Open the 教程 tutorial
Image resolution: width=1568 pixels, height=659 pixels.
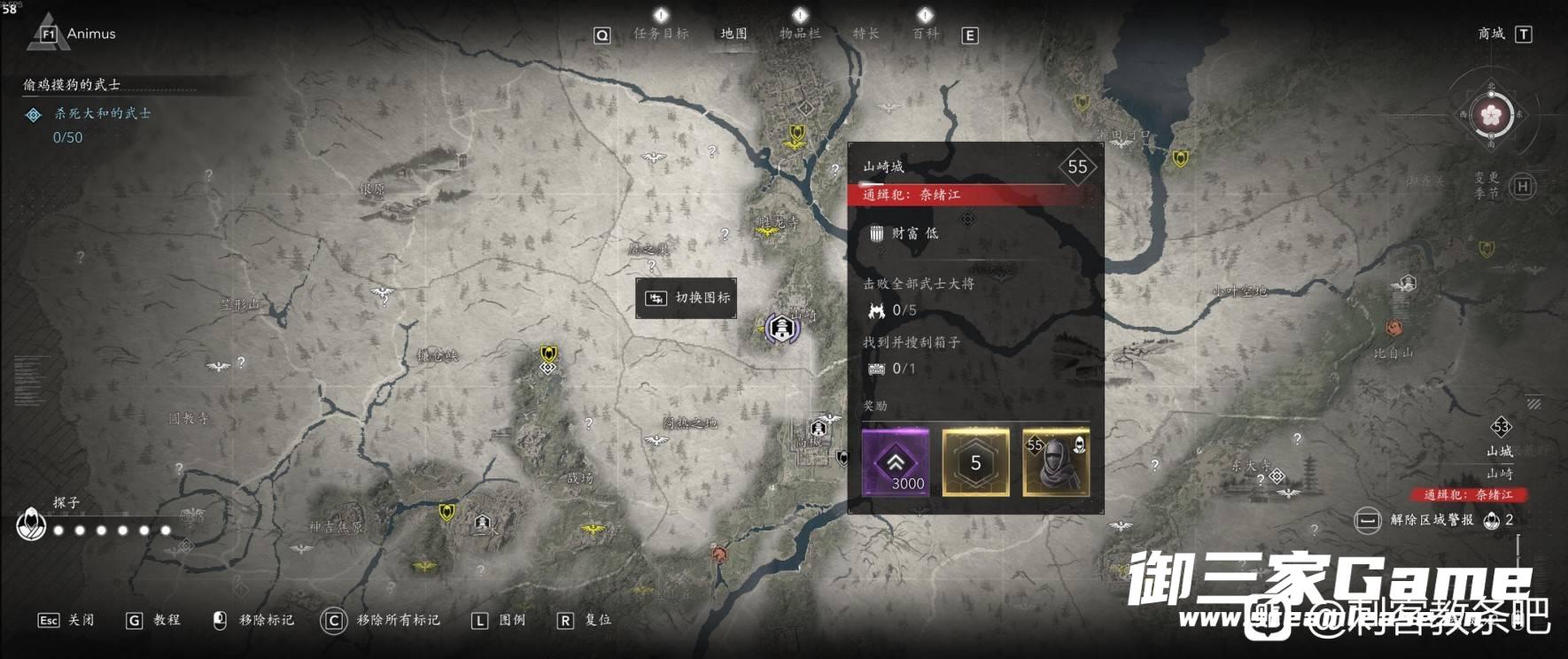click(x=152, y=620)
